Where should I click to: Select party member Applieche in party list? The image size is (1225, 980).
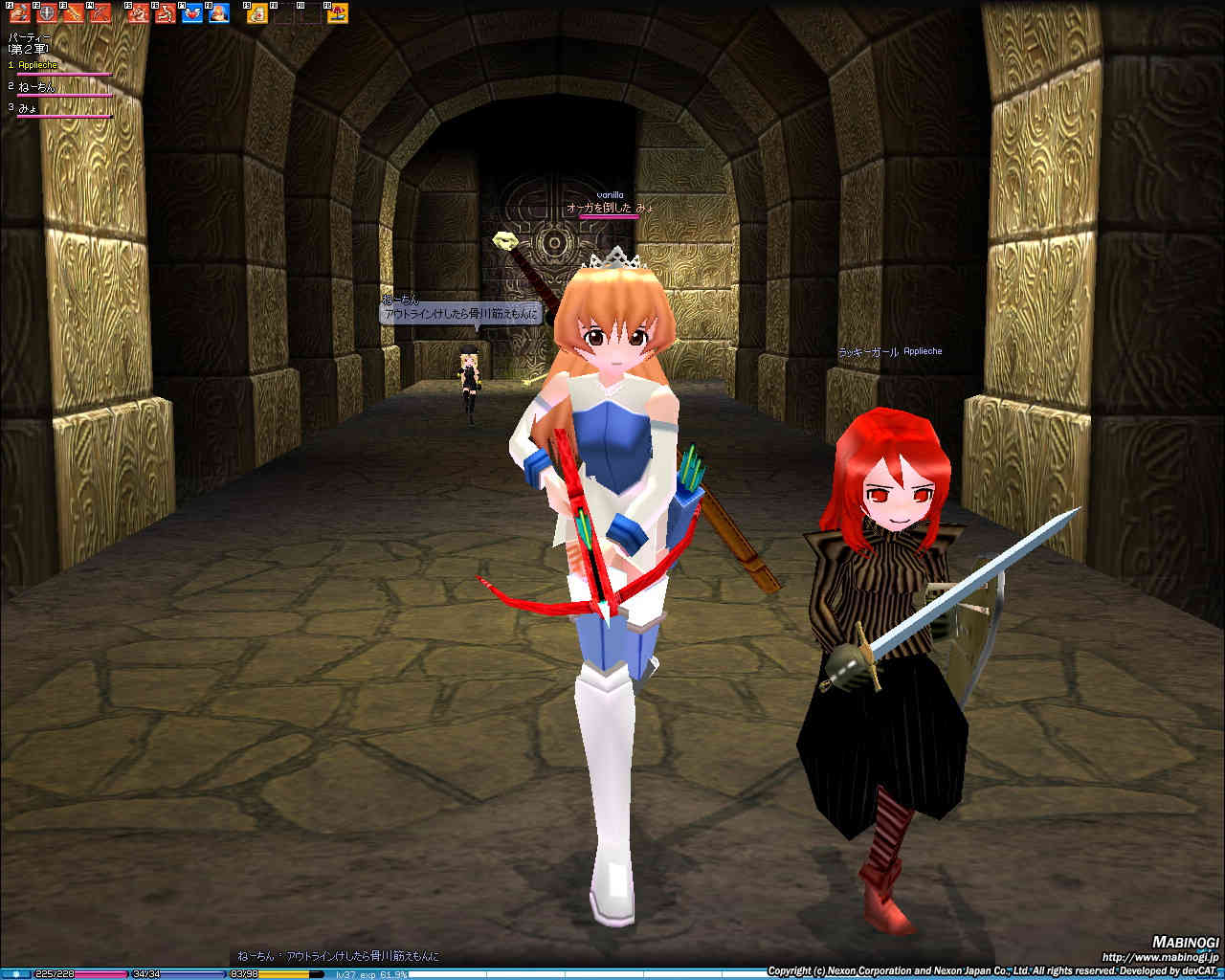[38, 65]
